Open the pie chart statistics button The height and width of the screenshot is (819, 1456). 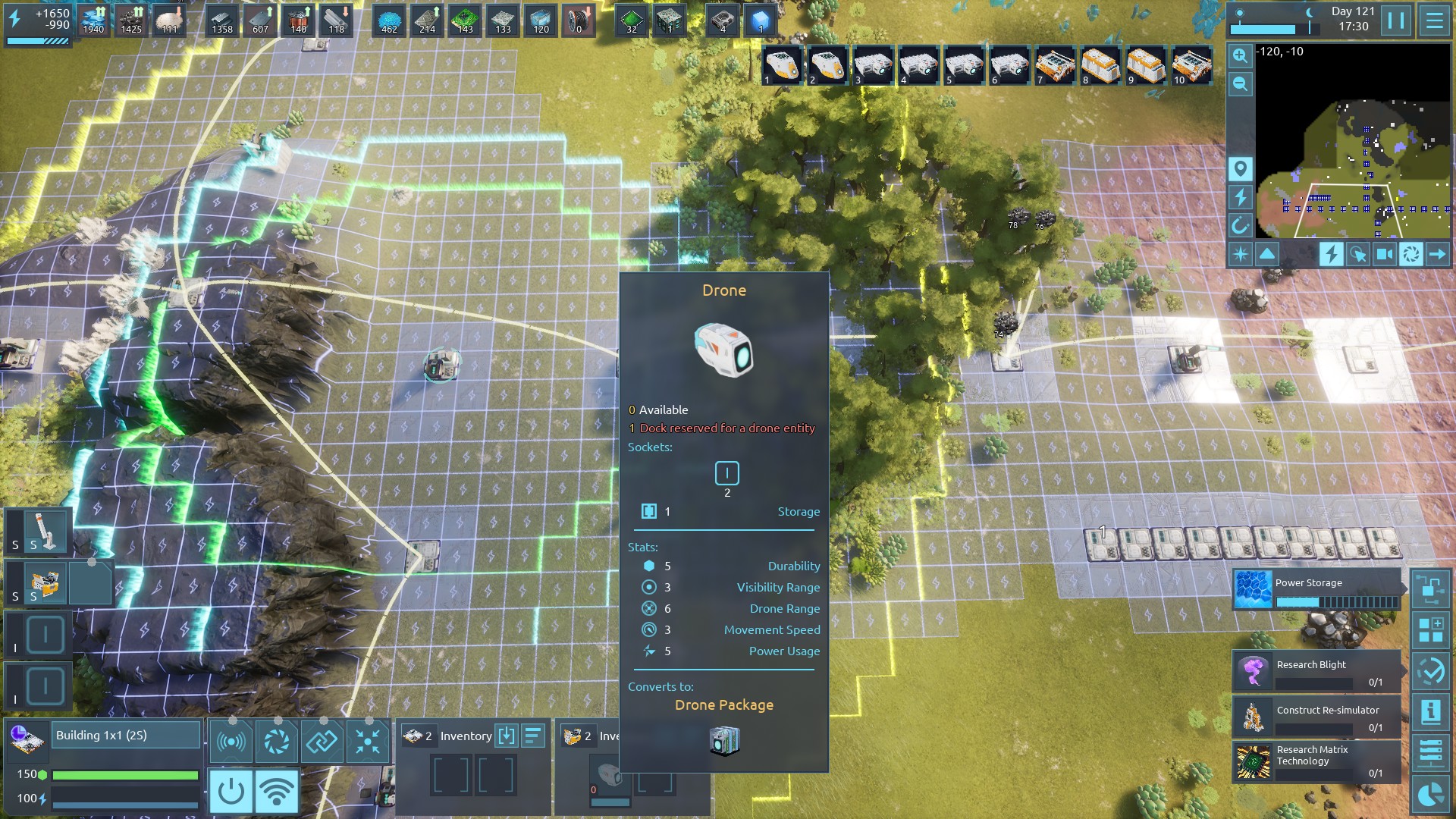pos(1431,794)
